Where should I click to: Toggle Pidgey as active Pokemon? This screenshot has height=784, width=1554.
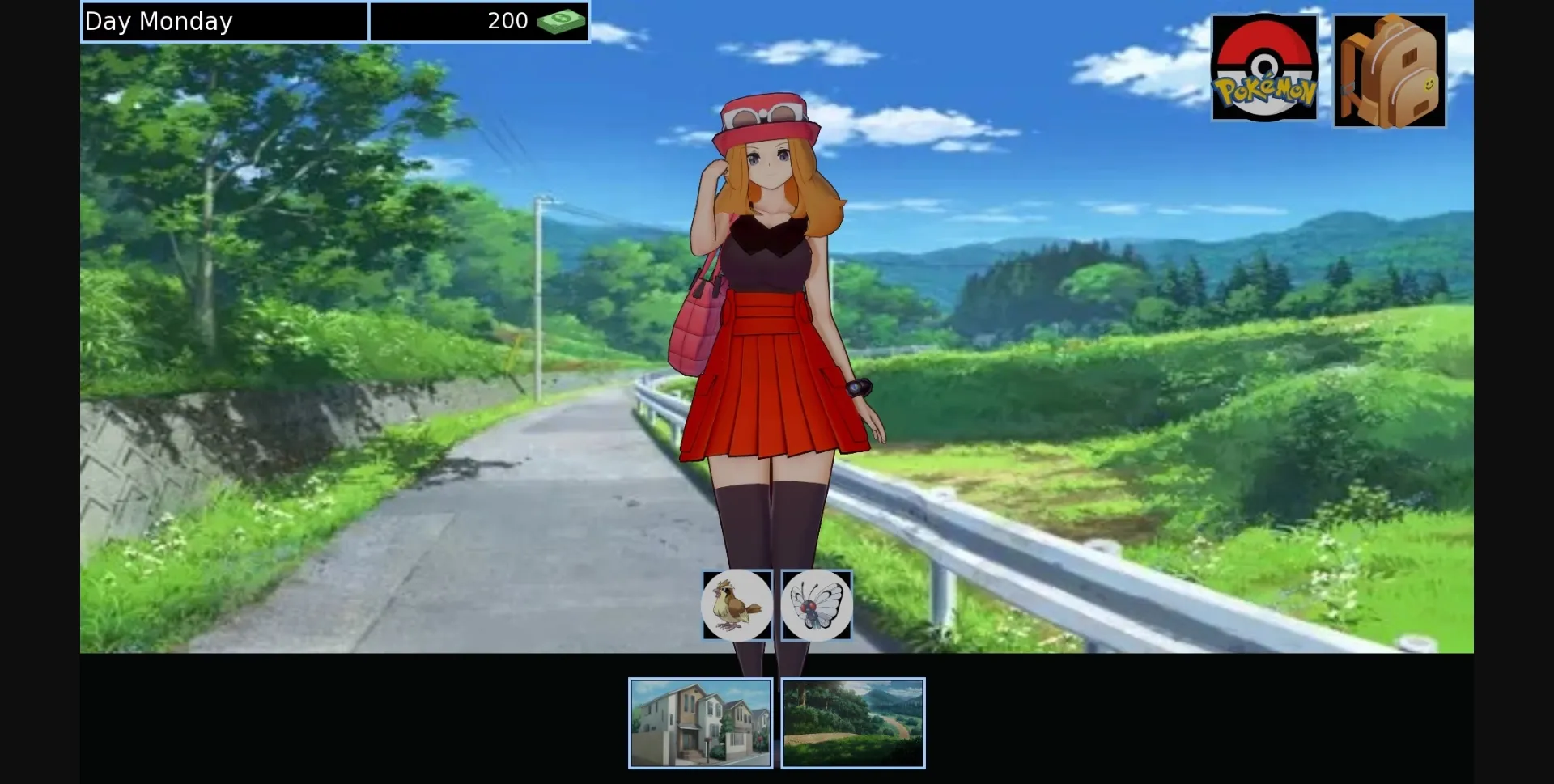coord(736,604)
